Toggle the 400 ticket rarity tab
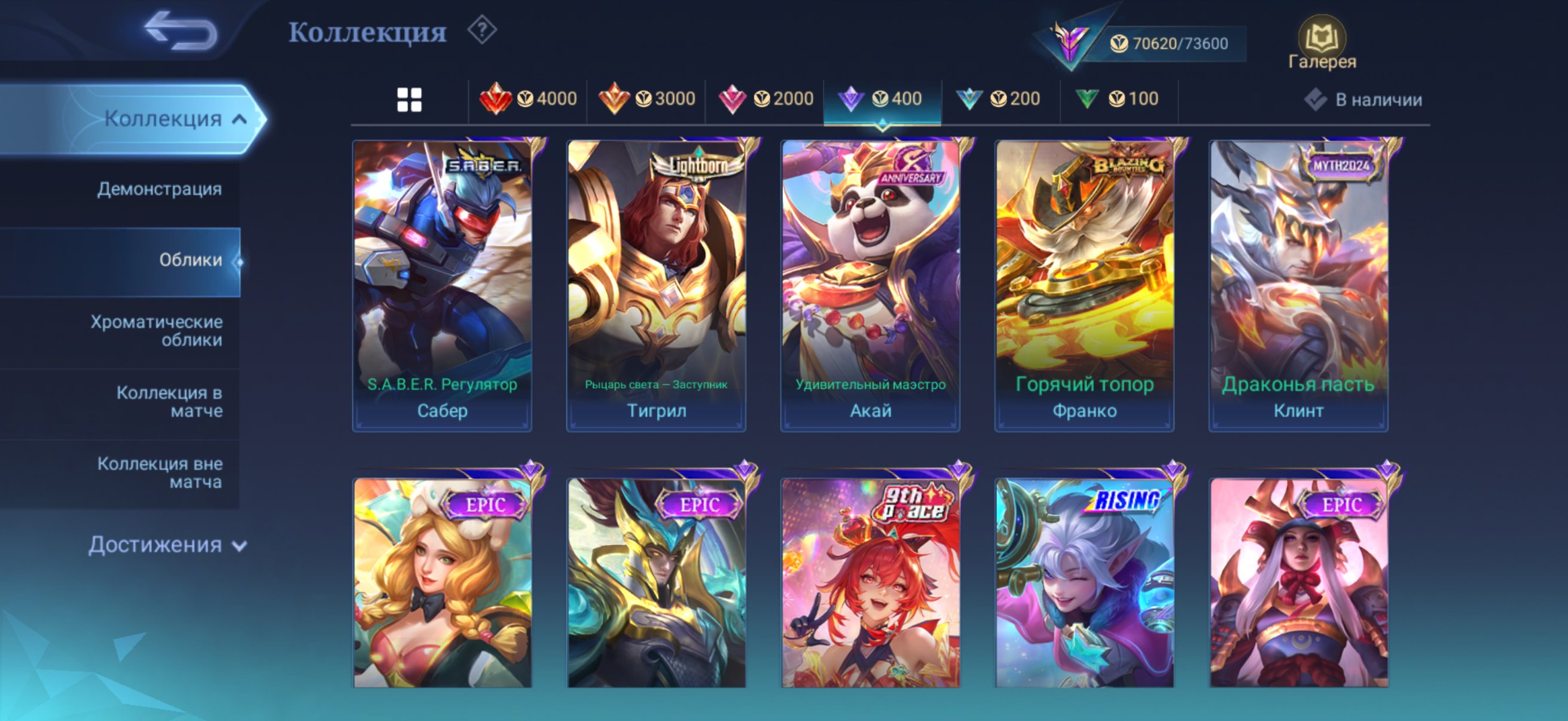Screen dimensions: 1568x721 click(884, 98)
